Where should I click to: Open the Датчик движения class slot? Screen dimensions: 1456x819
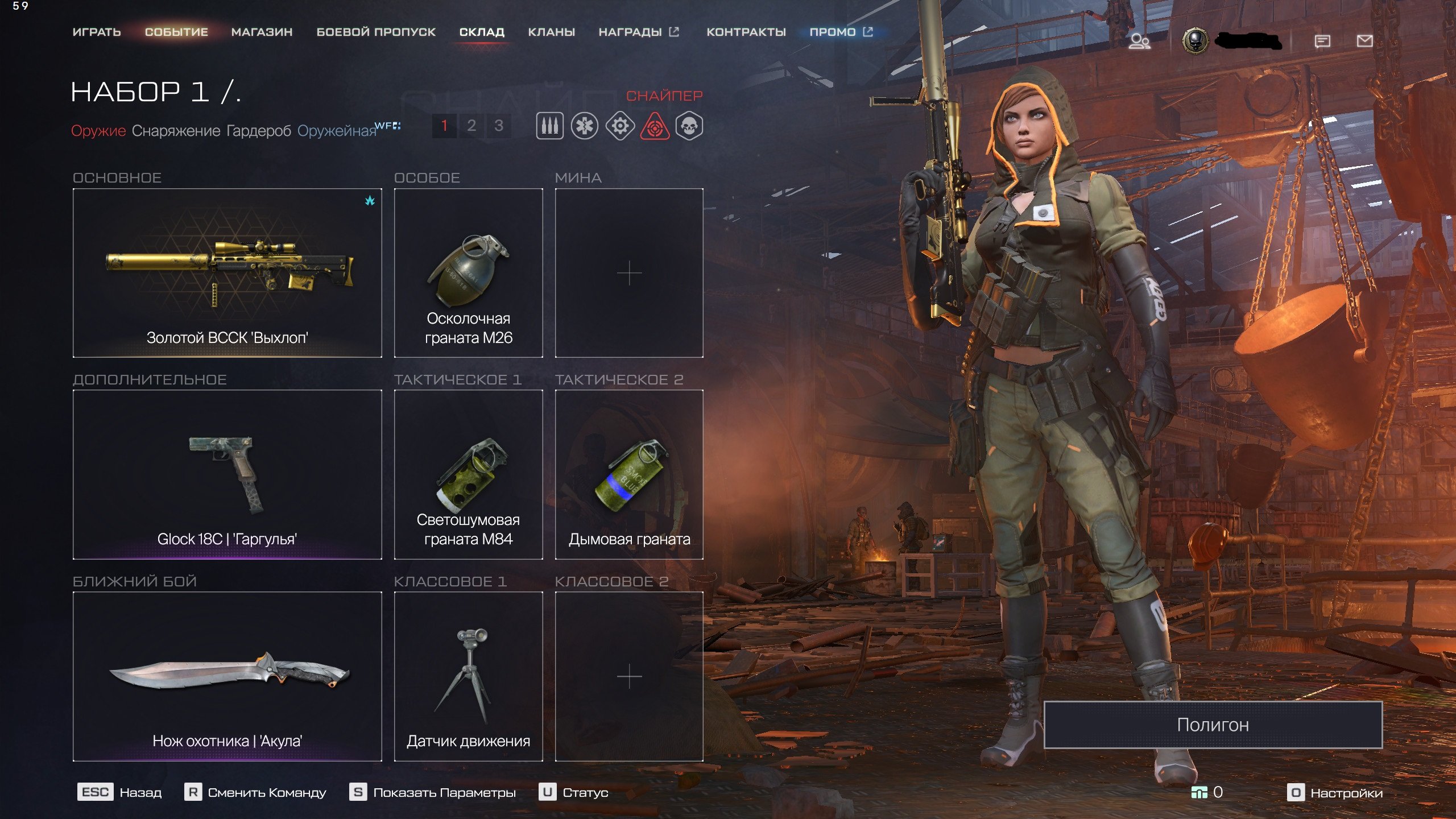coord(468,676)
